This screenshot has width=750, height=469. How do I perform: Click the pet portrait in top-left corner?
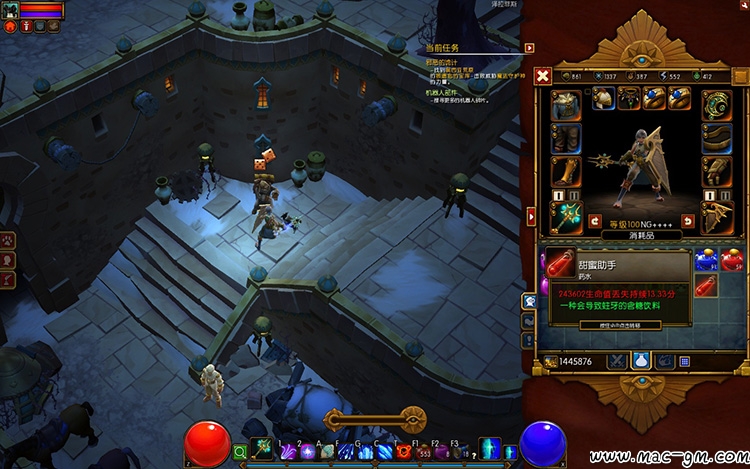9,10
